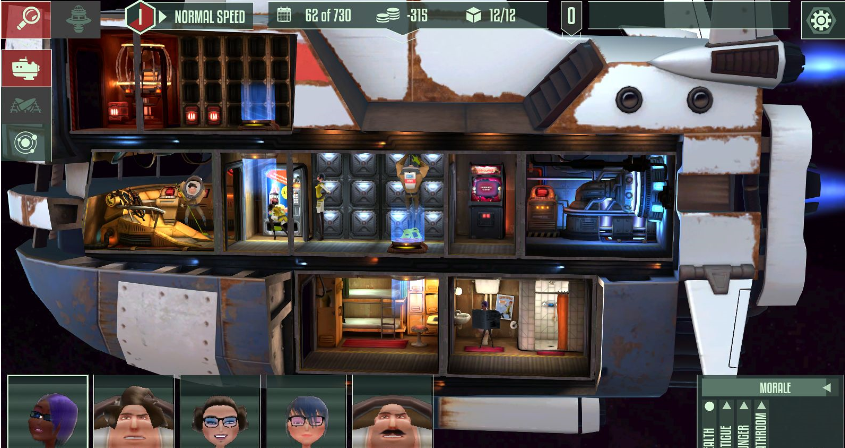Collapse the Morale panel arrow
The image size is (845, 448).
[826, 387]
